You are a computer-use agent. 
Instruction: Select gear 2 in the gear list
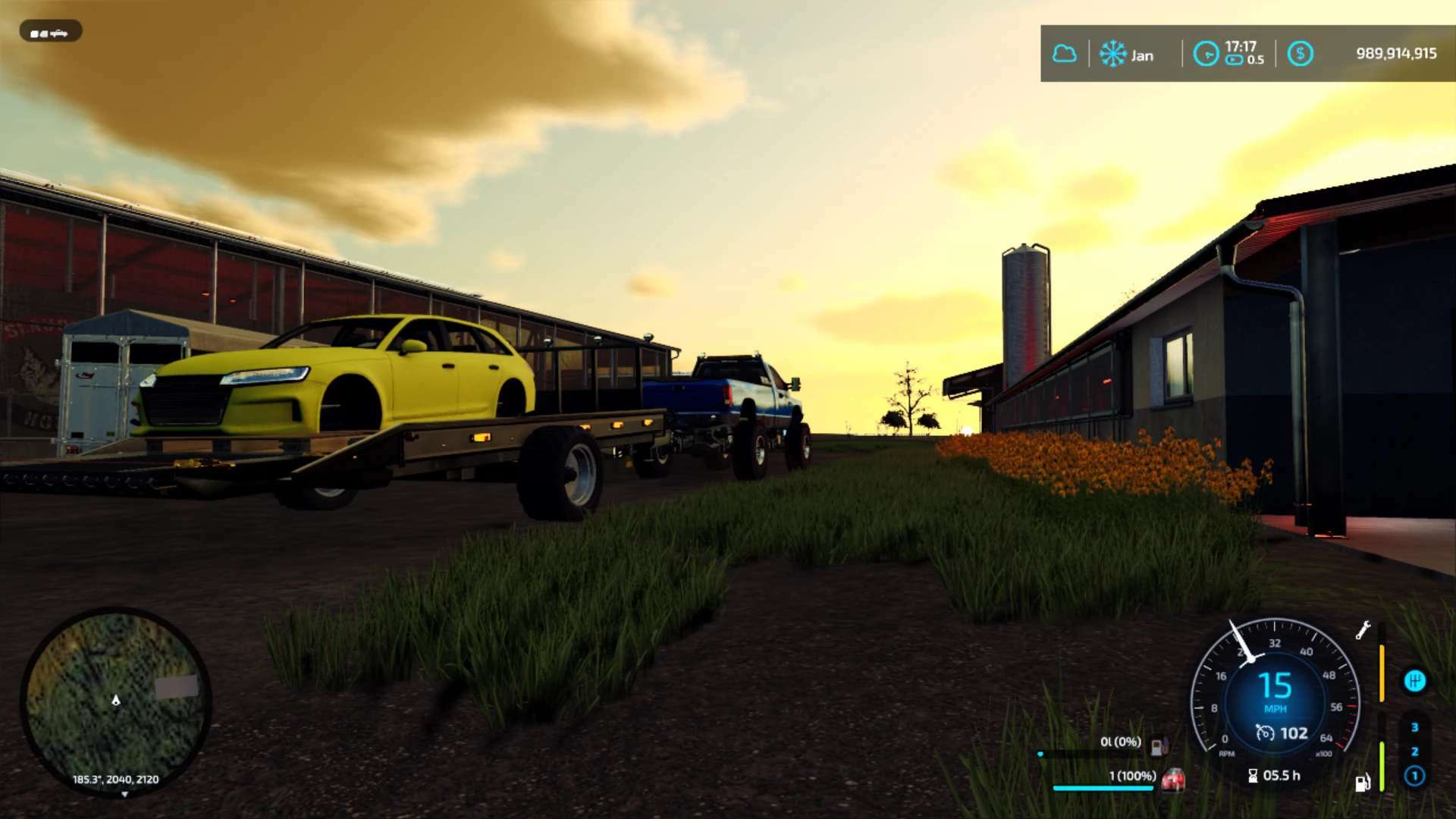[x=1414, y=752]
